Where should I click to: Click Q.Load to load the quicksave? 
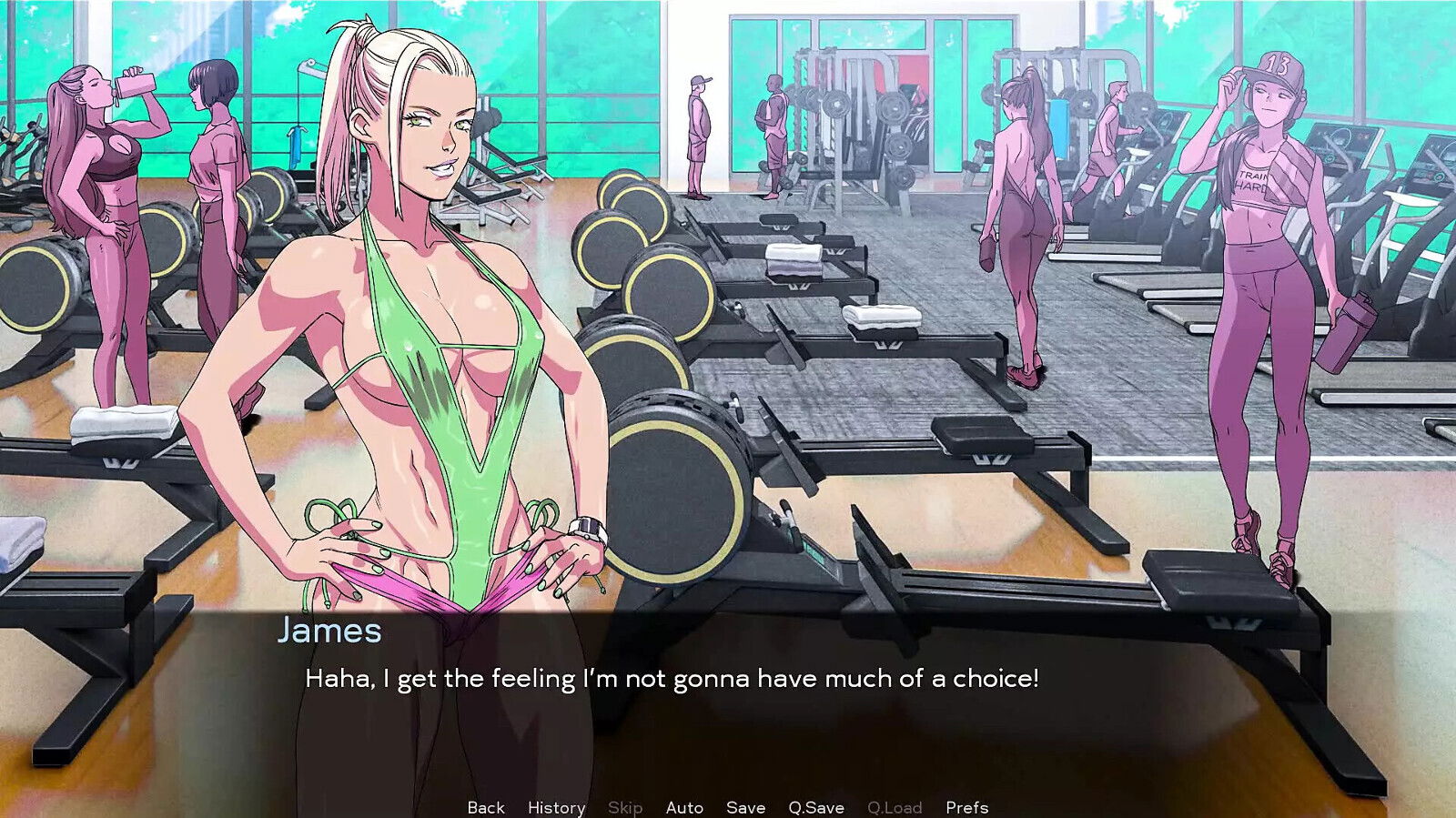tap(895, 807)
